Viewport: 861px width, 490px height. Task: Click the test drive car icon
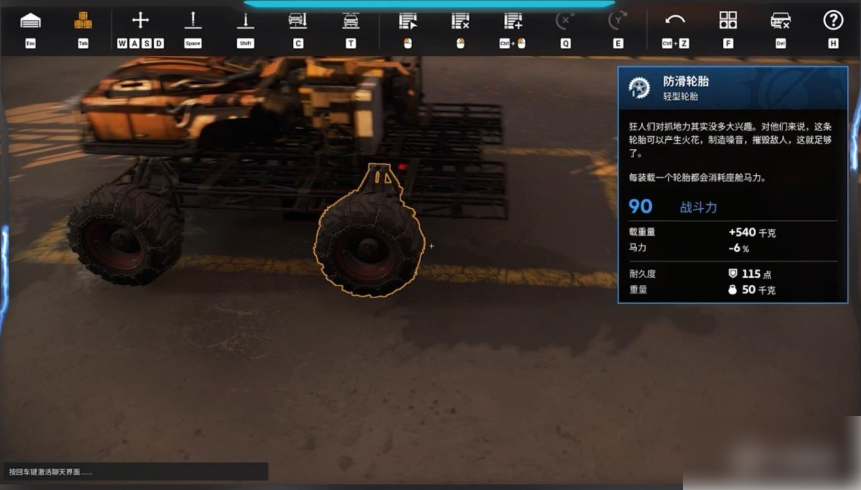pyautogui.click(x=350, y=21)
